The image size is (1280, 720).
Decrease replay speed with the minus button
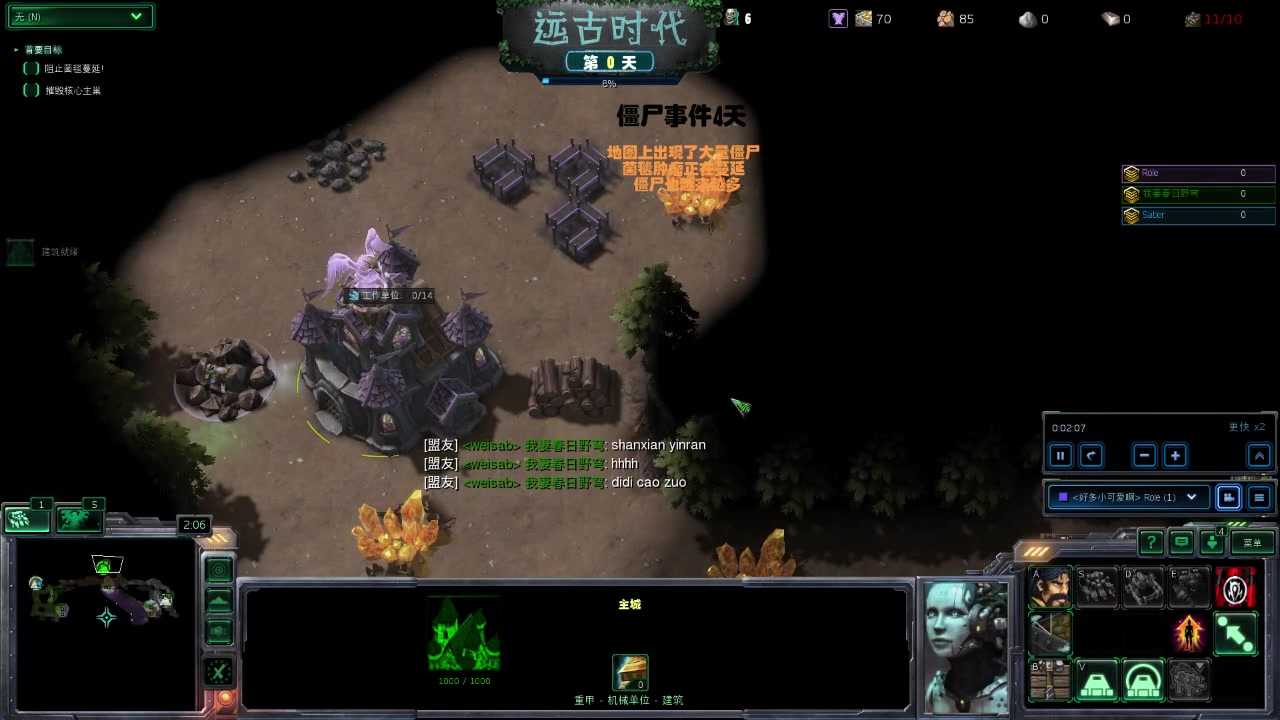pyautogui.click(x=1145, y=456)
